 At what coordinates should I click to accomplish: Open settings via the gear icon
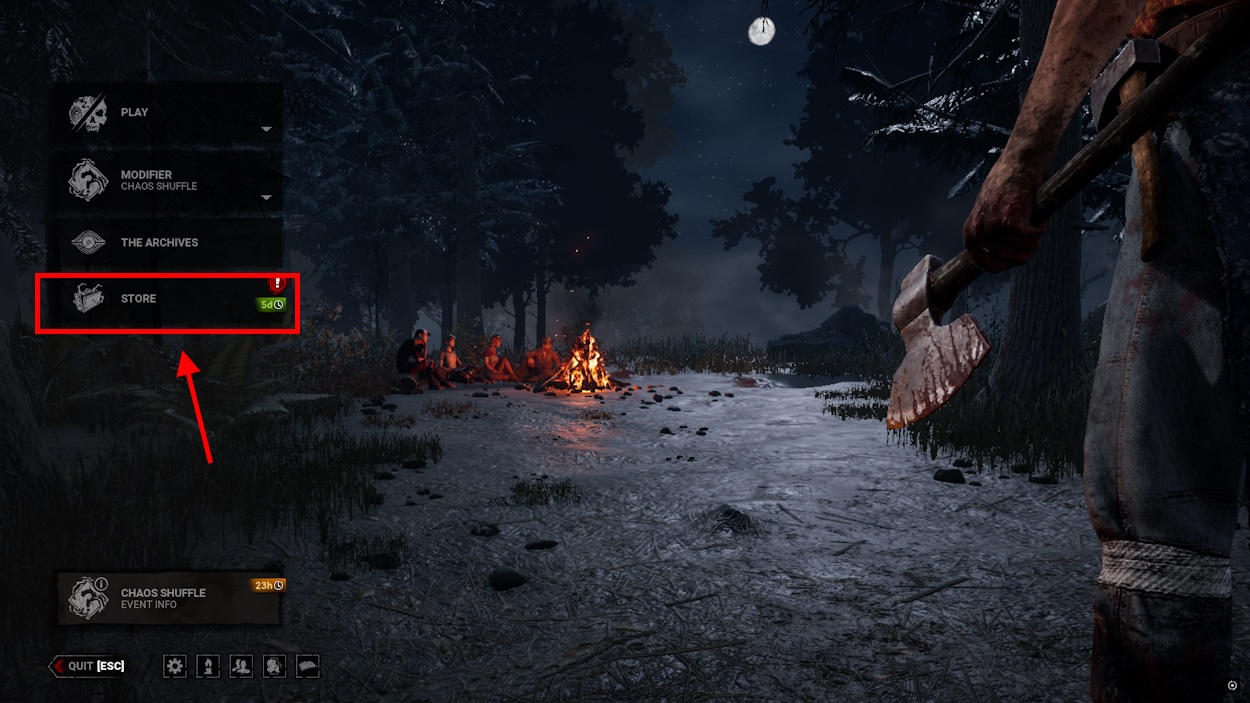pos(176,666)
